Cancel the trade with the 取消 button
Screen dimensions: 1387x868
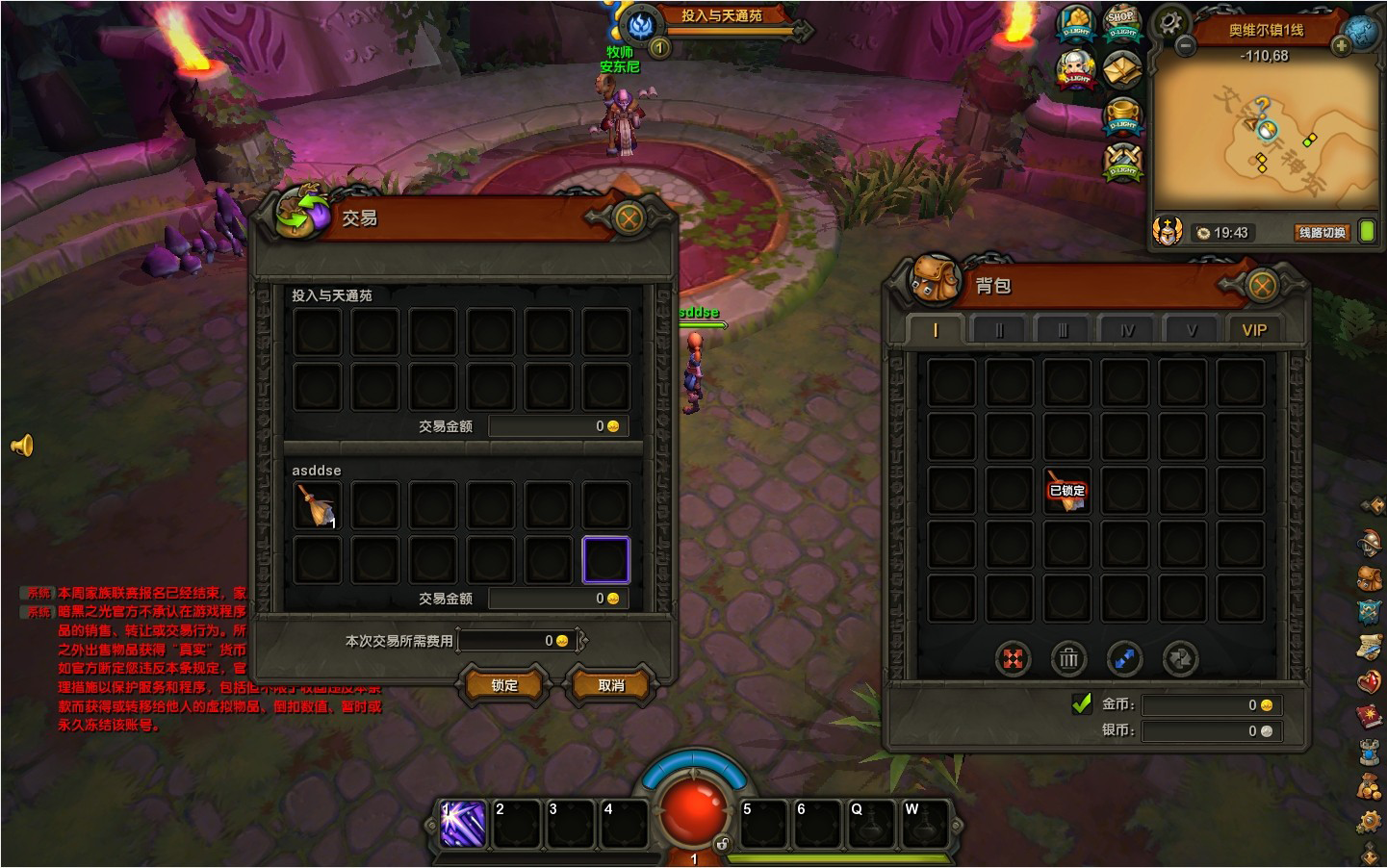pyautogui.click(x=611, y=685)
